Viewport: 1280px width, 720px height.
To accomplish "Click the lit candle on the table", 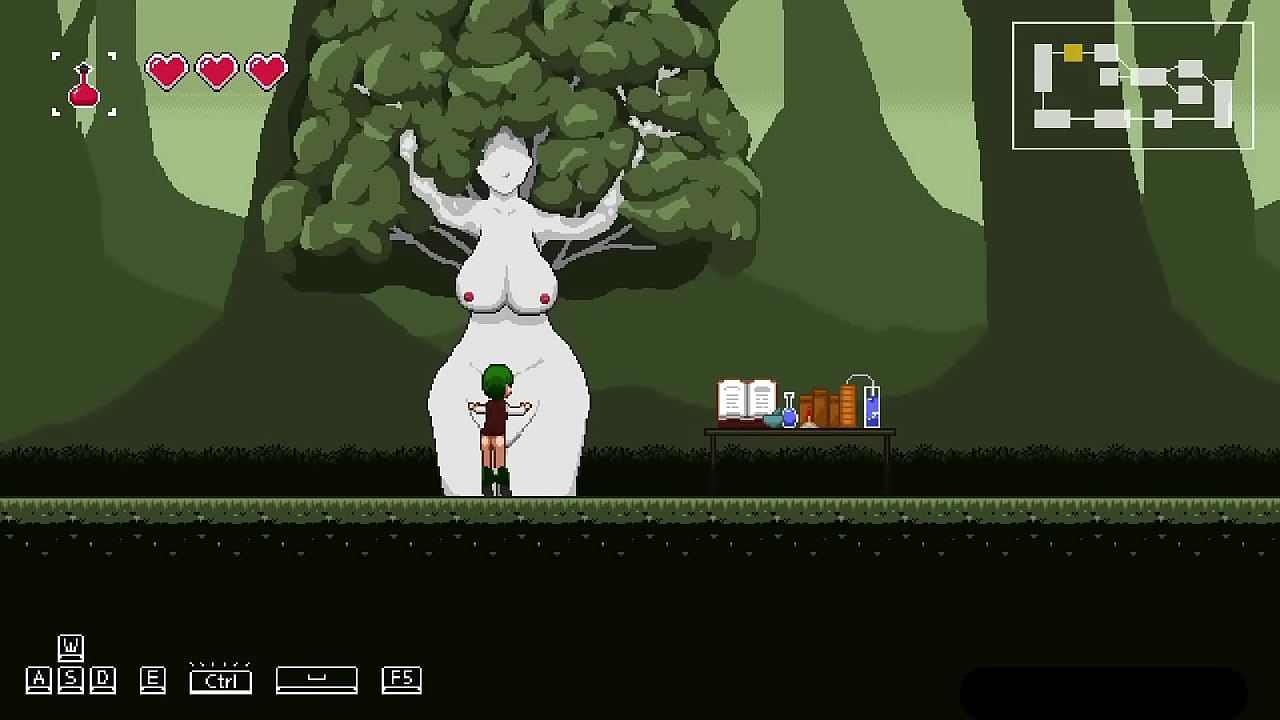I will coord(808,415).
